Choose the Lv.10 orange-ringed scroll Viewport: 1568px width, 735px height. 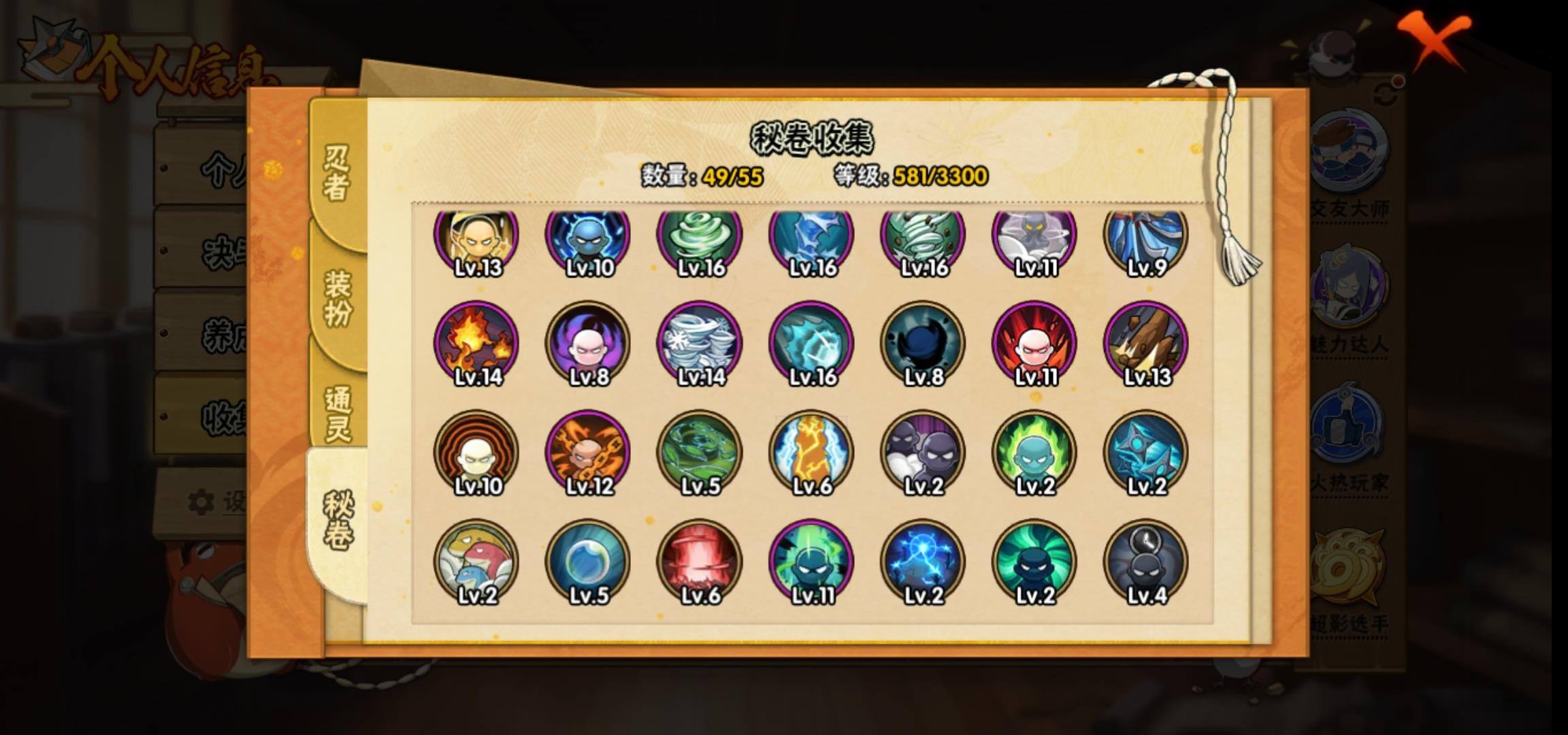[476, 453]
